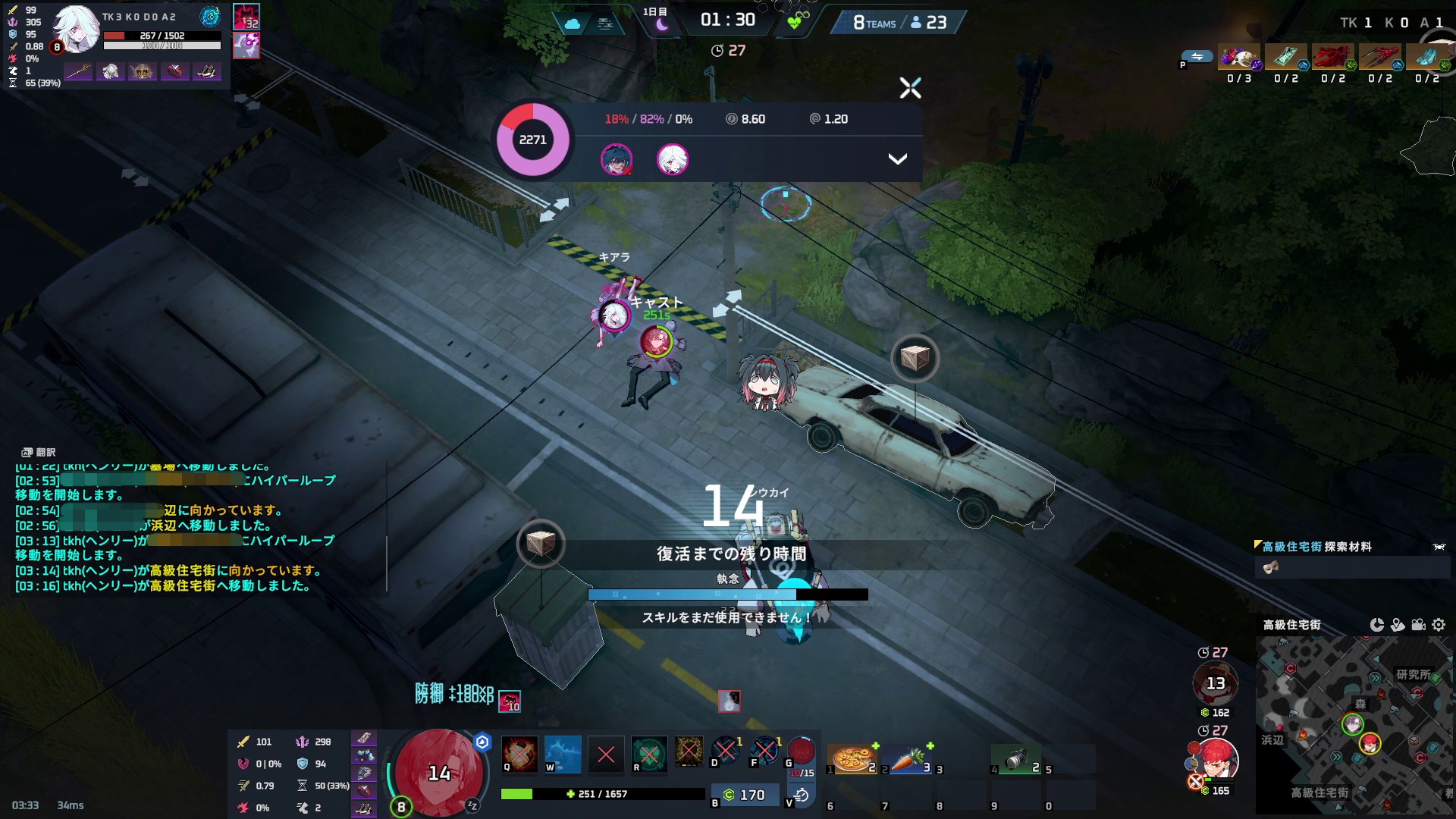
Task: Click the F tactical skill icon
Action: click(764, 751)
